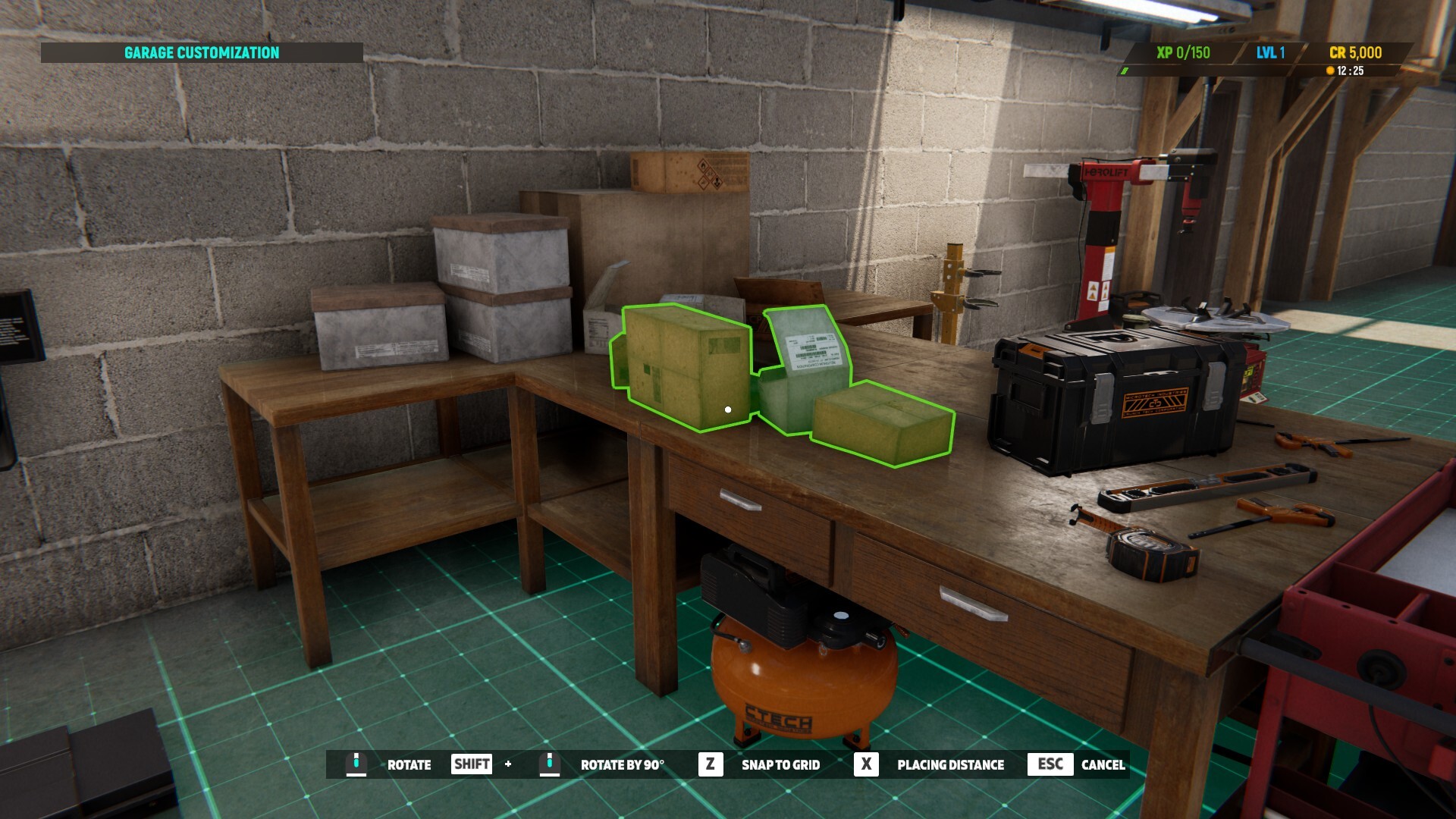Click the Z key icon on the hotkey bar
Viewport: 1456px width, 819px height.
point(710,764)
